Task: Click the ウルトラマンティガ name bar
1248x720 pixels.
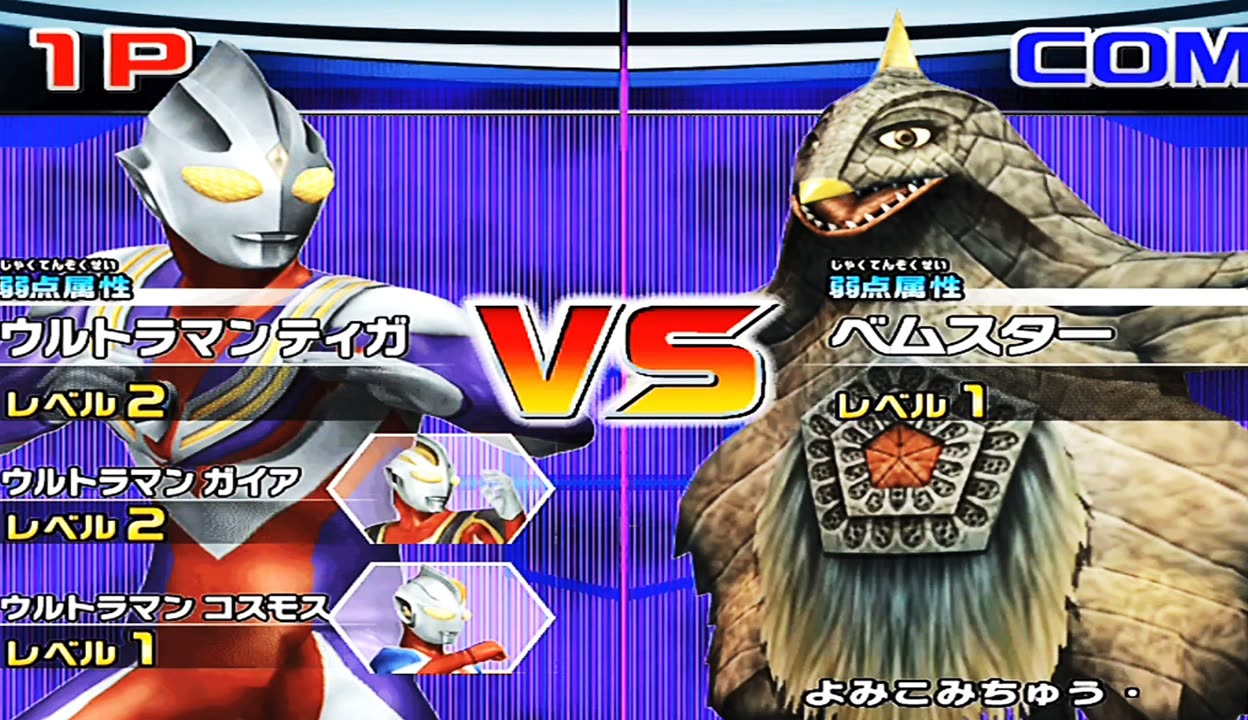Action: 208,338
